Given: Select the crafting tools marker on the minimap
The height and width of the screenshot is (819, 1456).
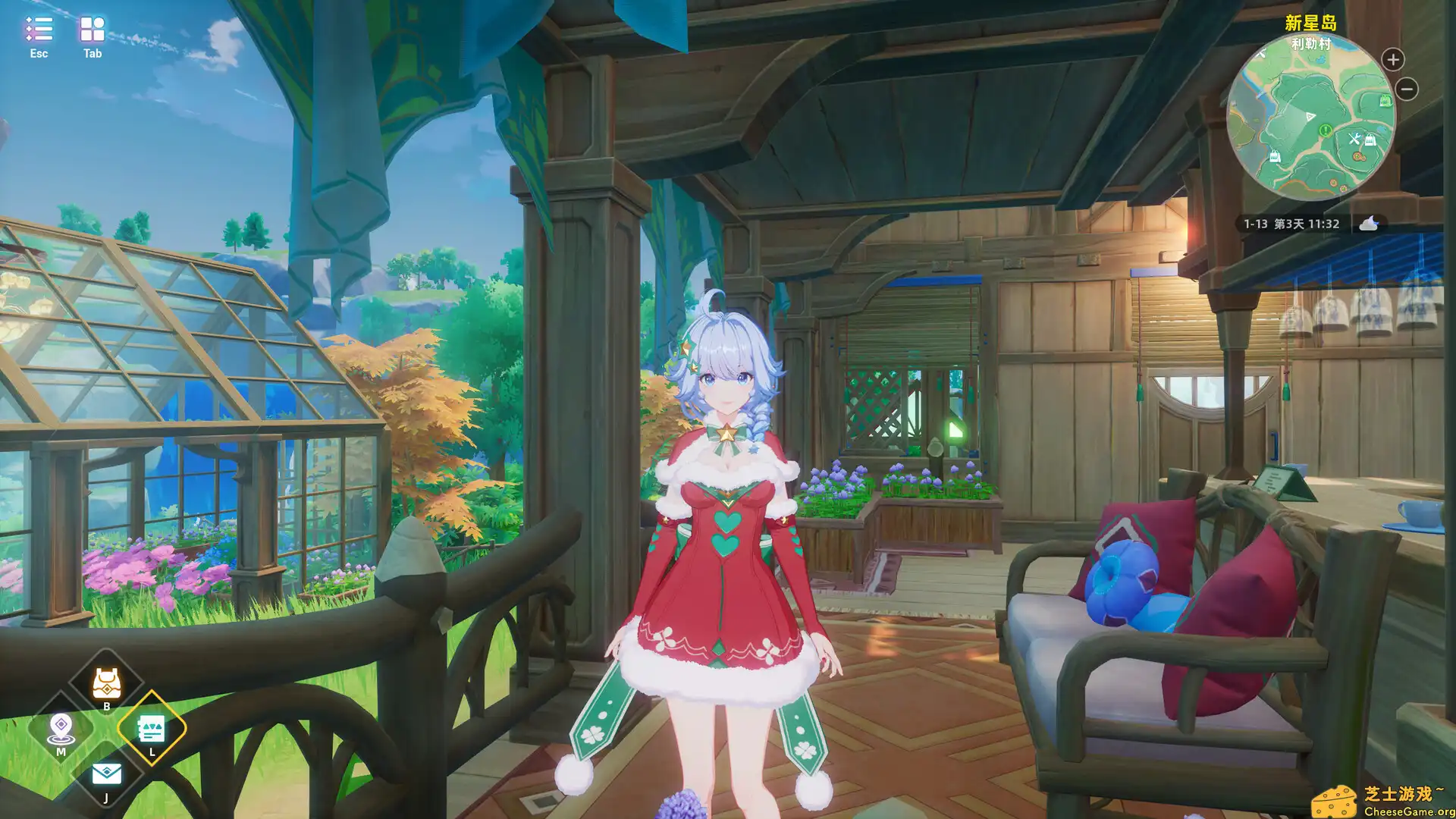Looking at the screenshot, I should coord(1354,138).
